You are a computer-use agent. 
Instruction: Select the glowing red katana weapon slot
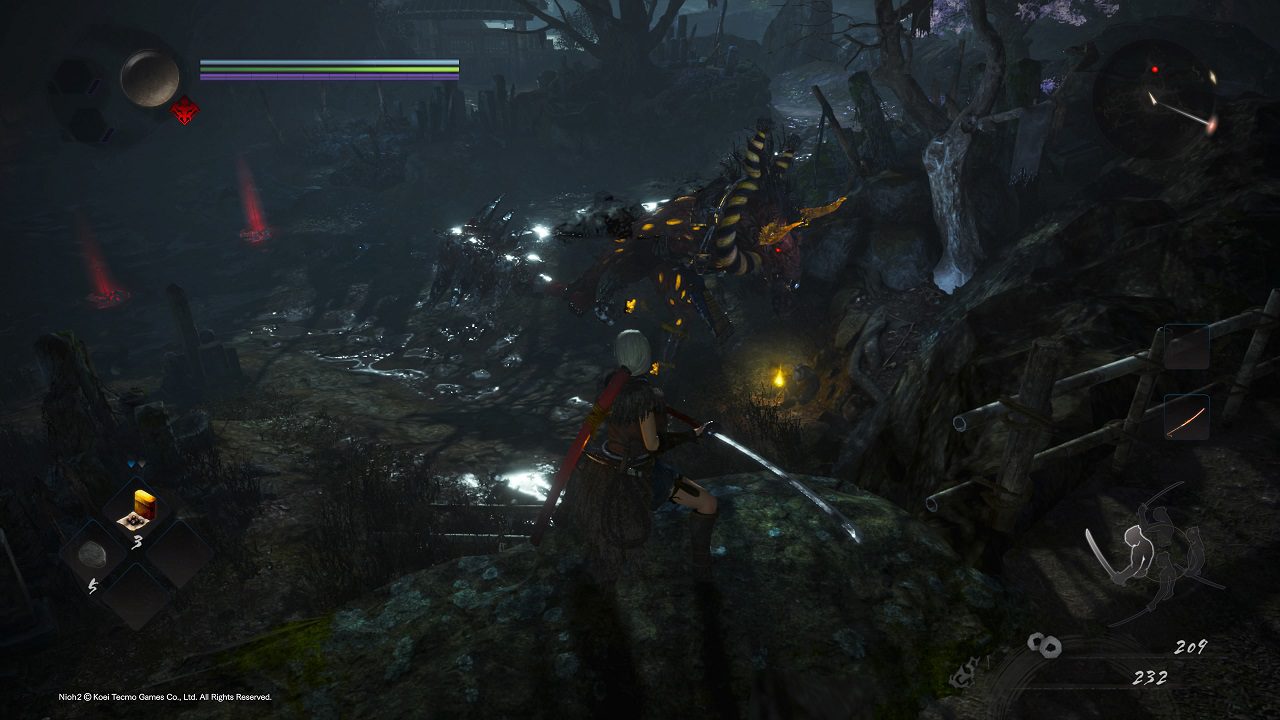coord(1186,418)
